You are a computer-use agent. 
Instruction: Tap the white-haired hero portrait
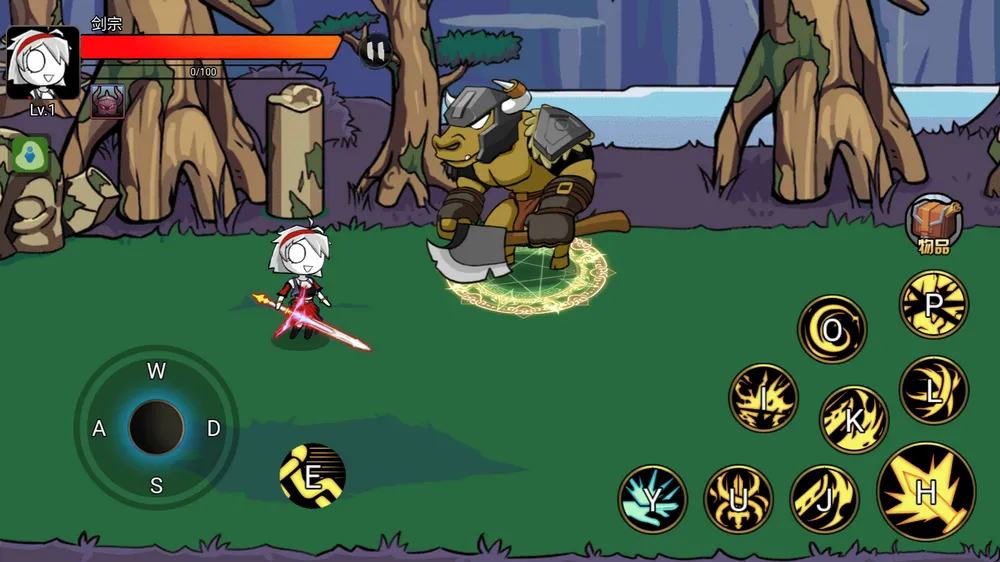[42, 63]
